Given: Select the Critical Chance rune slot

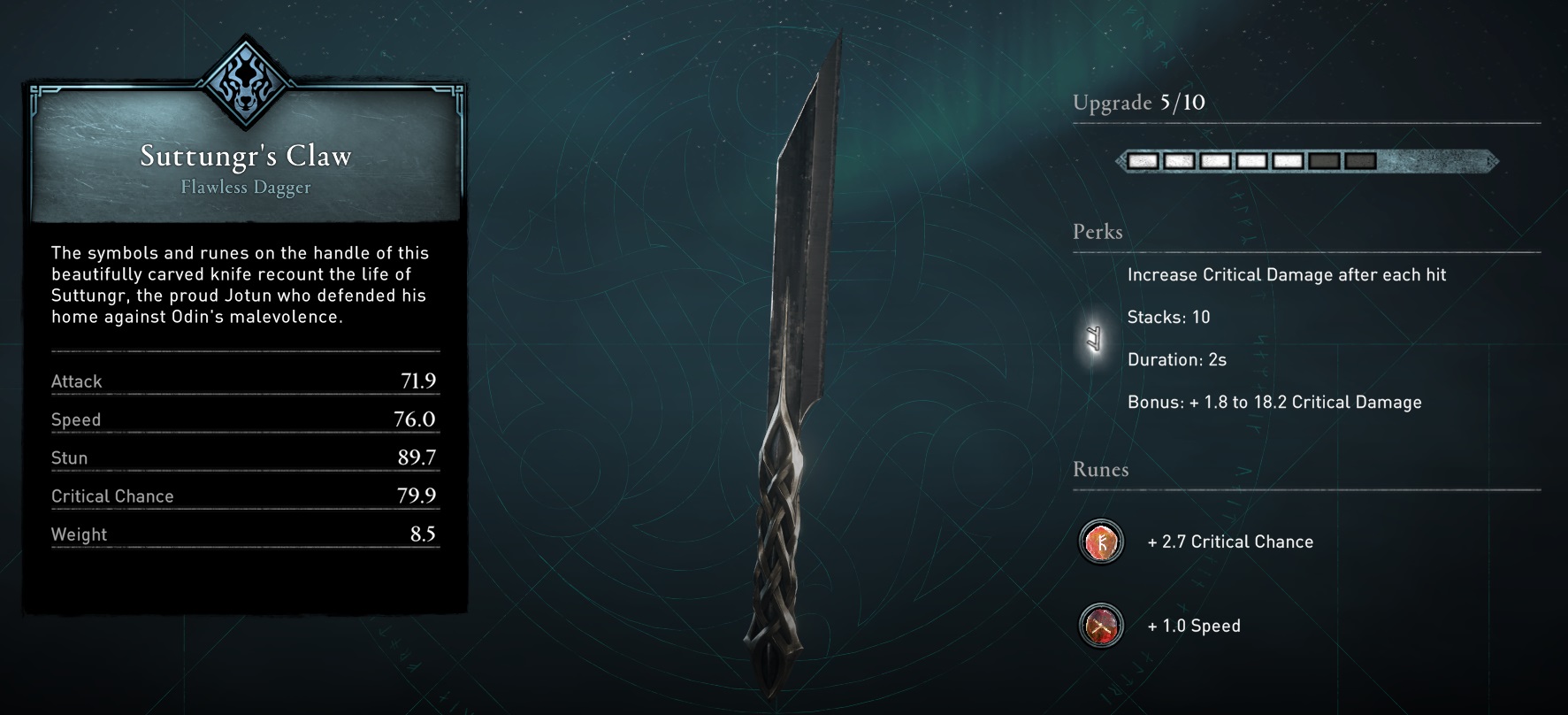Looking at the screenshot, I should tap(1101, 542).
